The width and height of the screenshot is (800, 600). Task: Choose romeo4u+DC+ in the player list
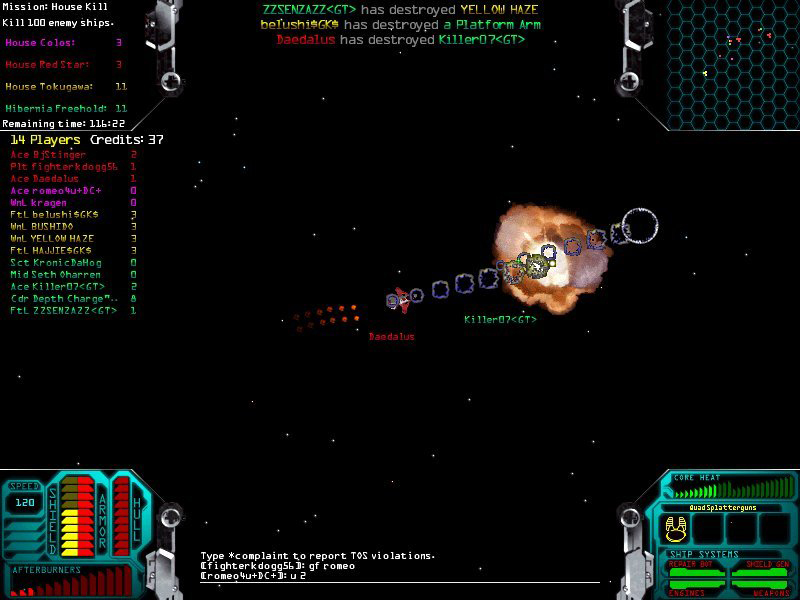(62, 190)
